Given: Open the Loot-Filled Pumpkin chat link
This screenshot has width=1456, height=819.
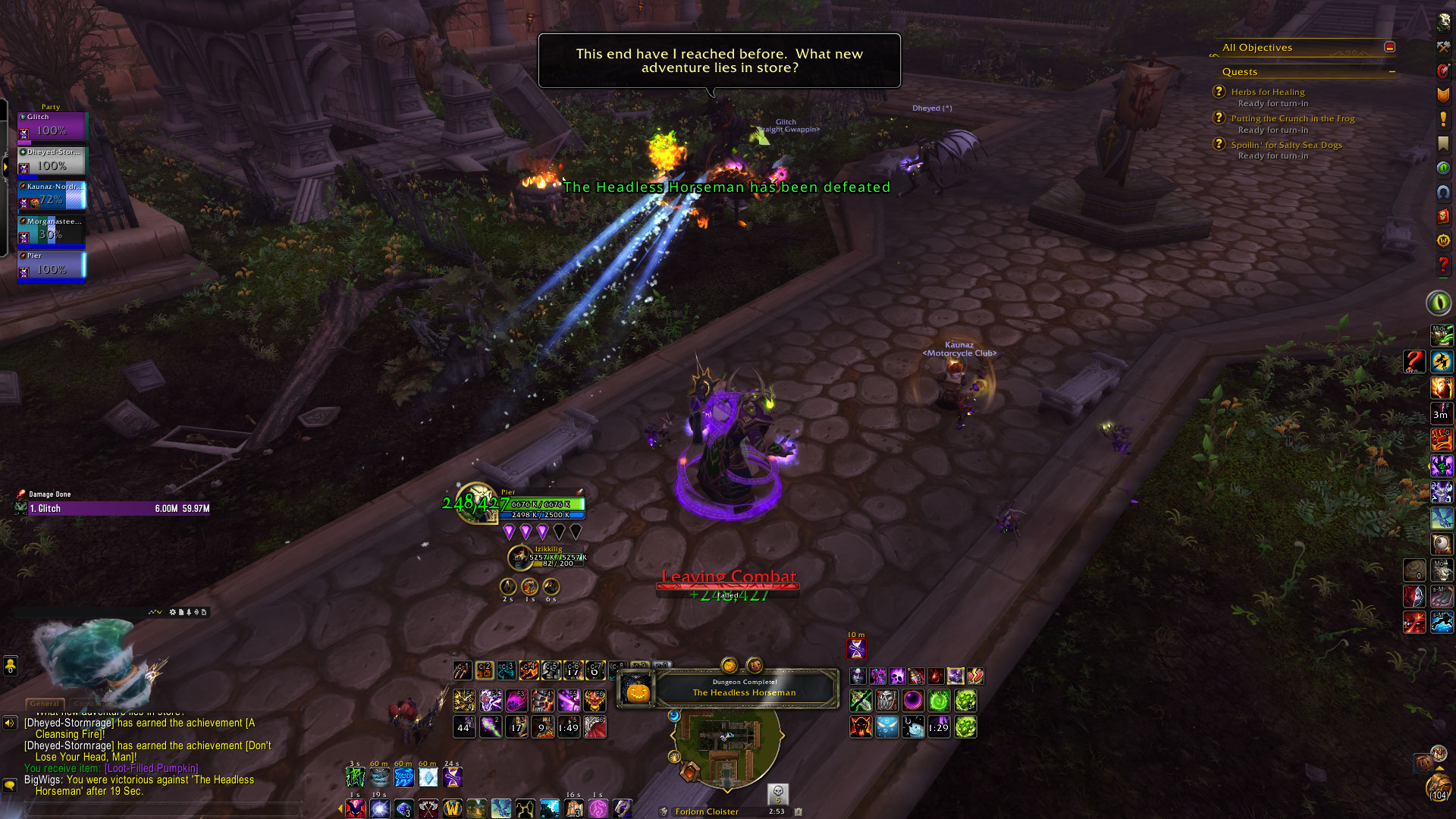Looking at the screenshot, I should [152, 768].
